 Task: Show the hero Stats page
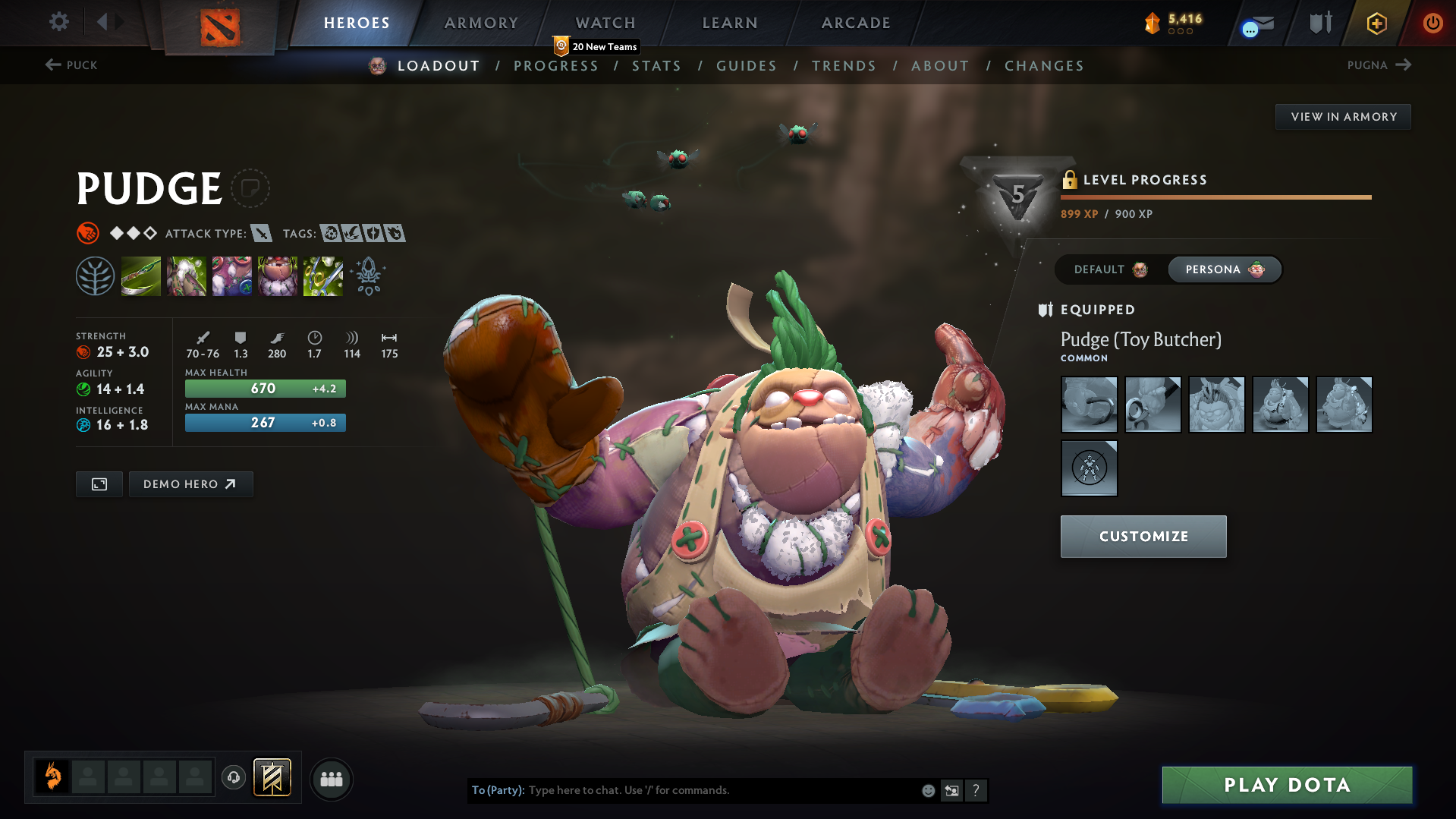pos(656,66)
